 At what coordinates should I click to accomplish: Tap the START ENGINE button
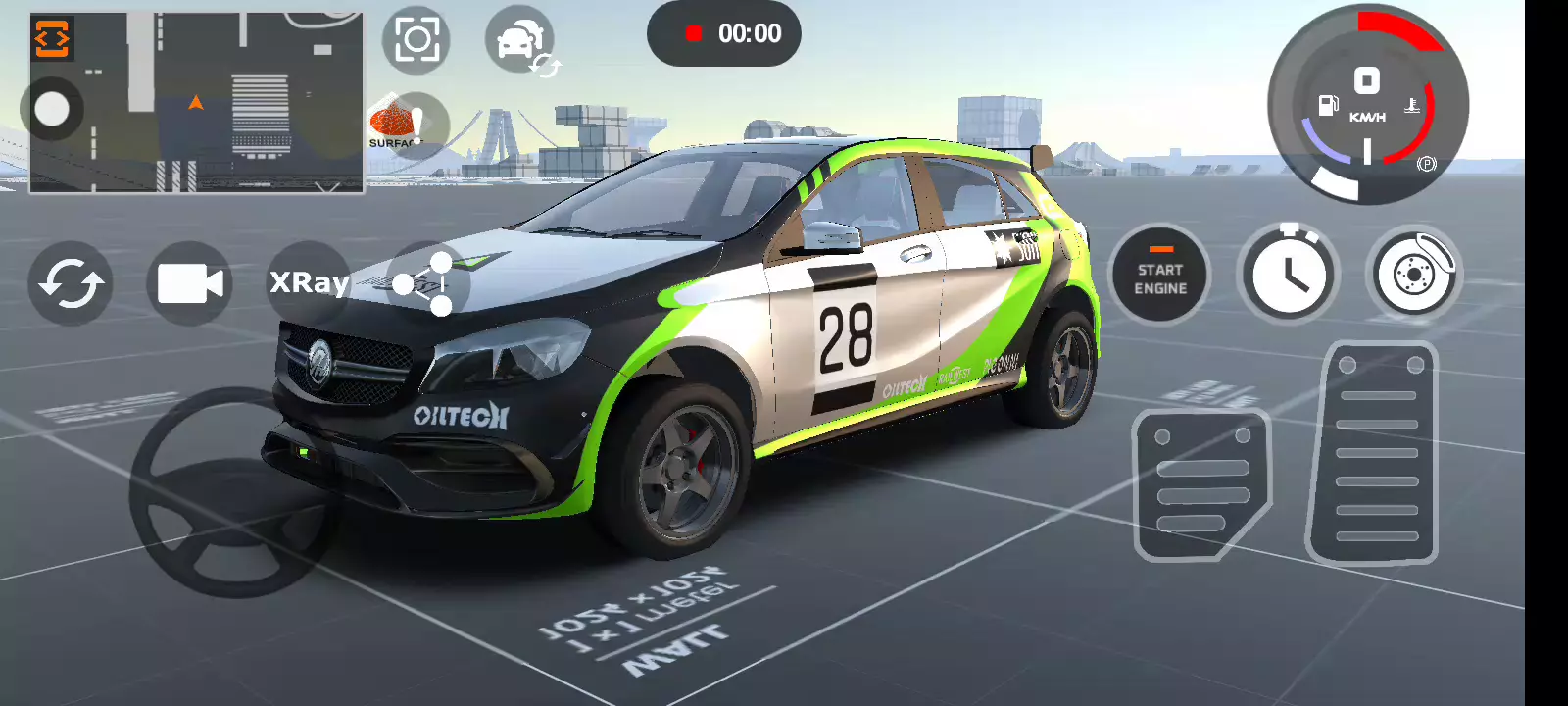[x=1159, y=276]
